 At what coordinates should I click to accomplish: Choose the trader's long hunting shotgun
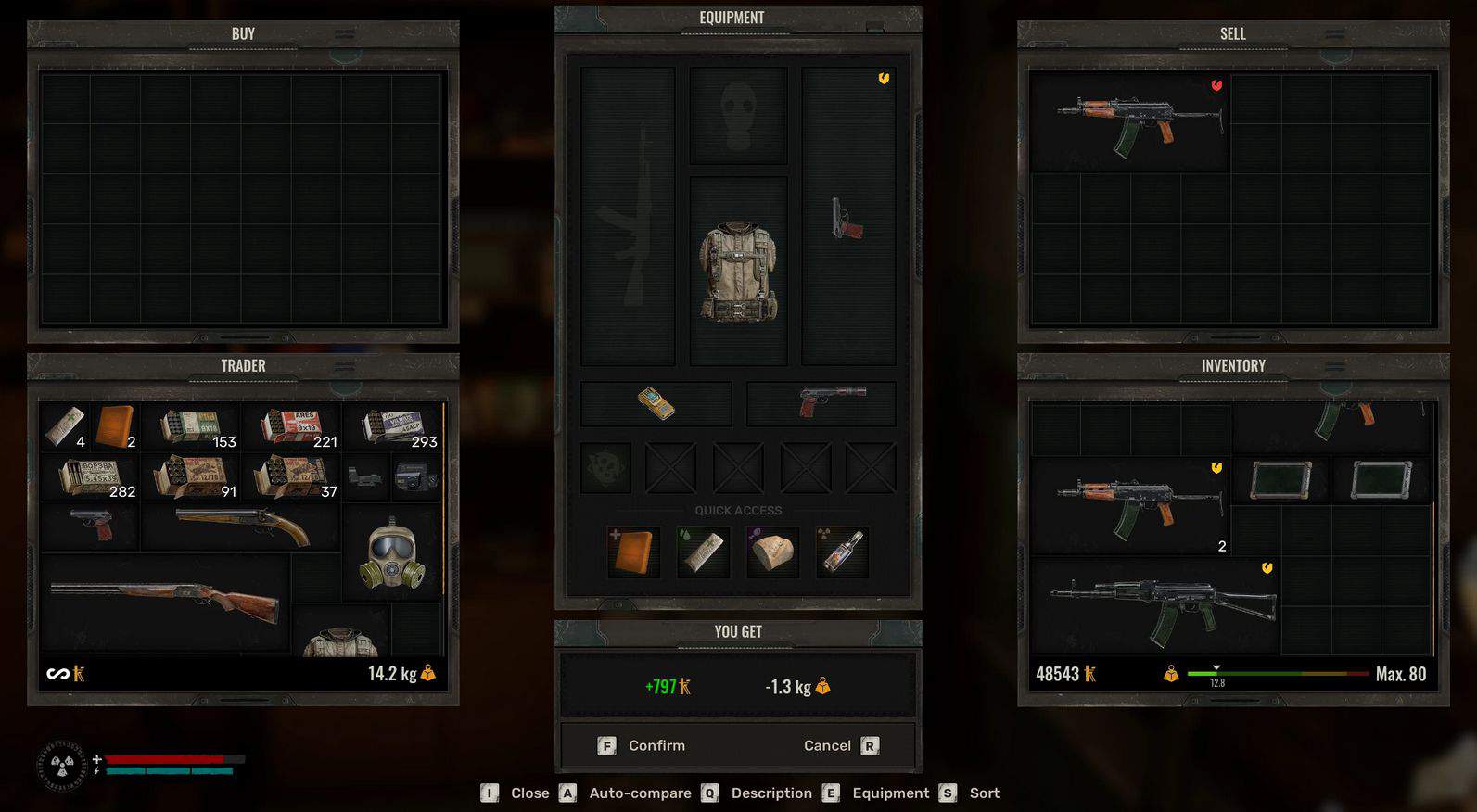[x=165, y=601]
